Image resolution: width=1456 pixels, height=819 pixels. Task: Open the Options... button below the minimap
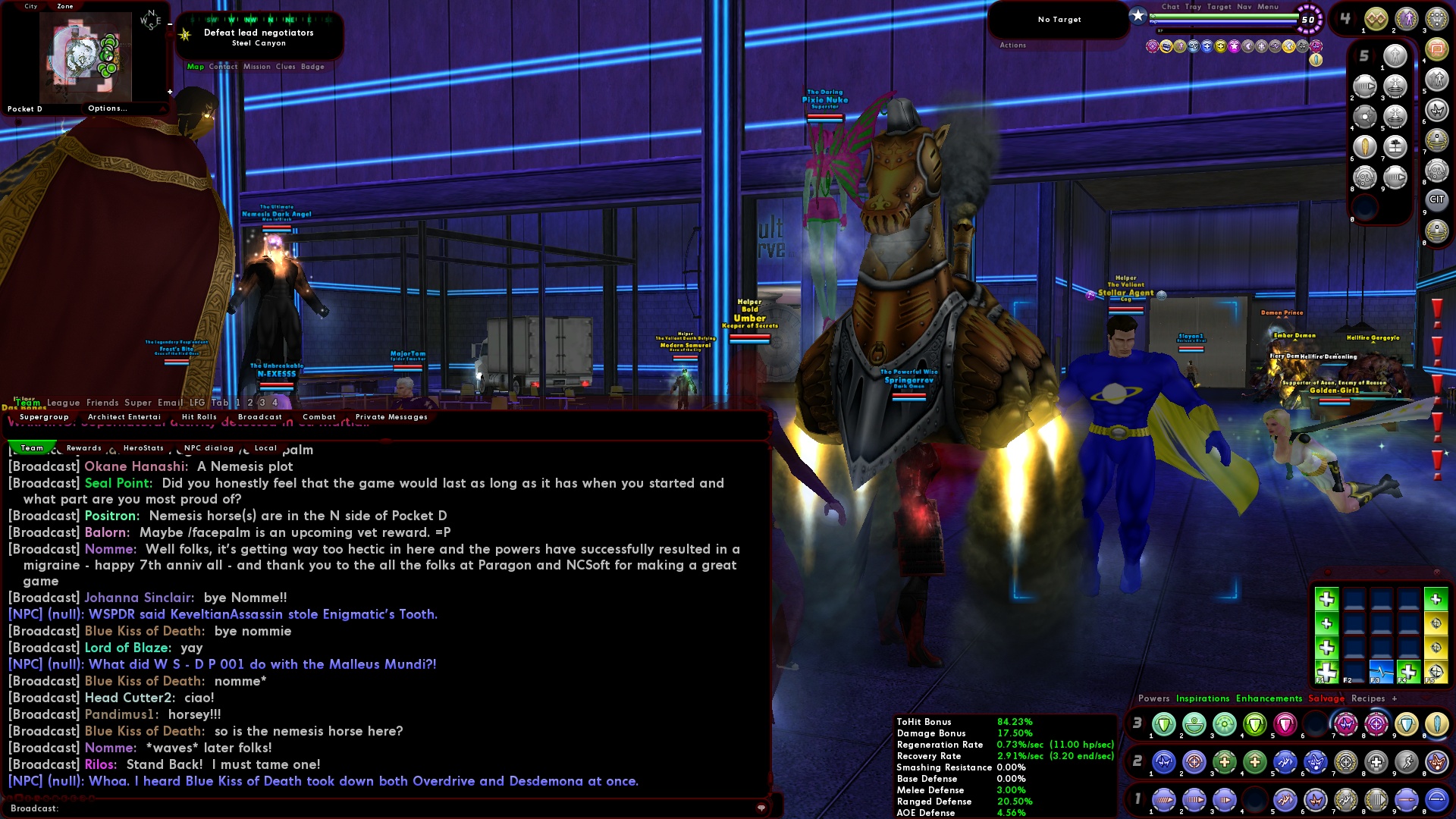click(108, 108)
